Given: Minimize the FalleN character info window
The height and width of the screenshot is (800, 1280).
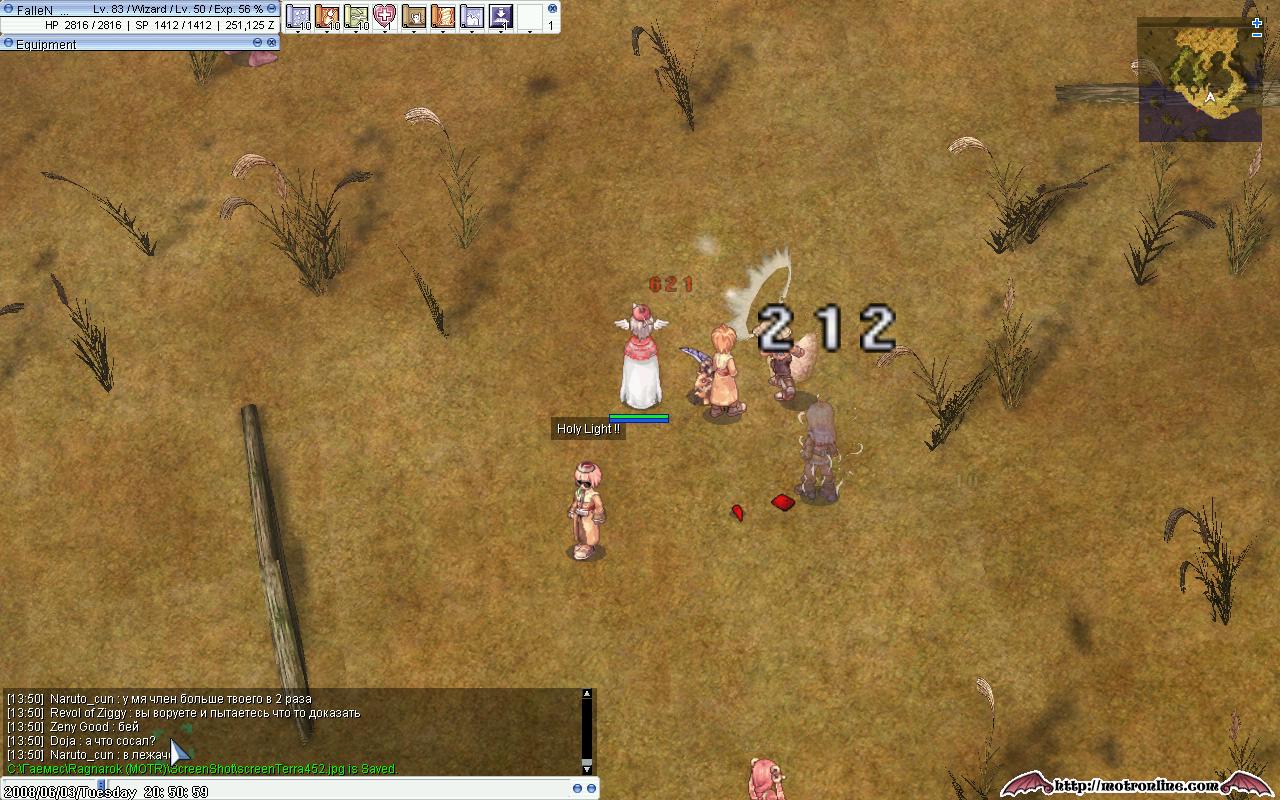Looking at the screenshot, I should (x=270, y=9).
